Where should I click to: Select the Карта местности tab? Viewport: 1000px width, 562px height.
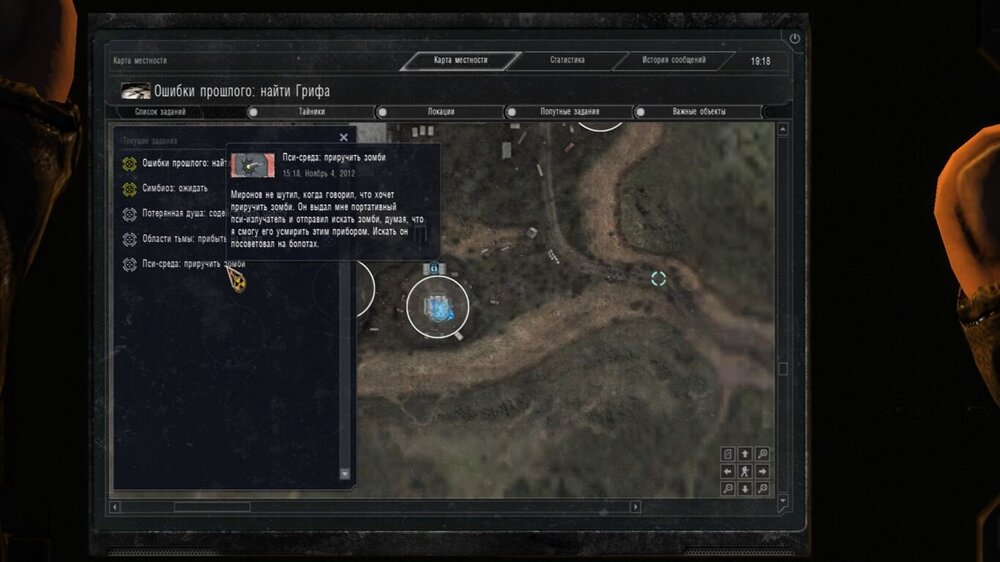click(x=461, y=61)
